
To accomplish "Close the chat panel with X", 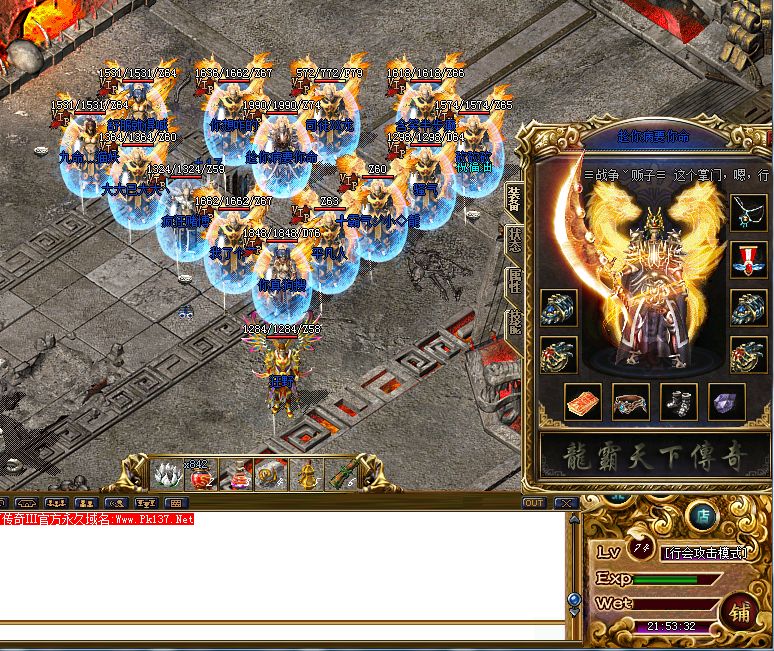I will (565, 502).
